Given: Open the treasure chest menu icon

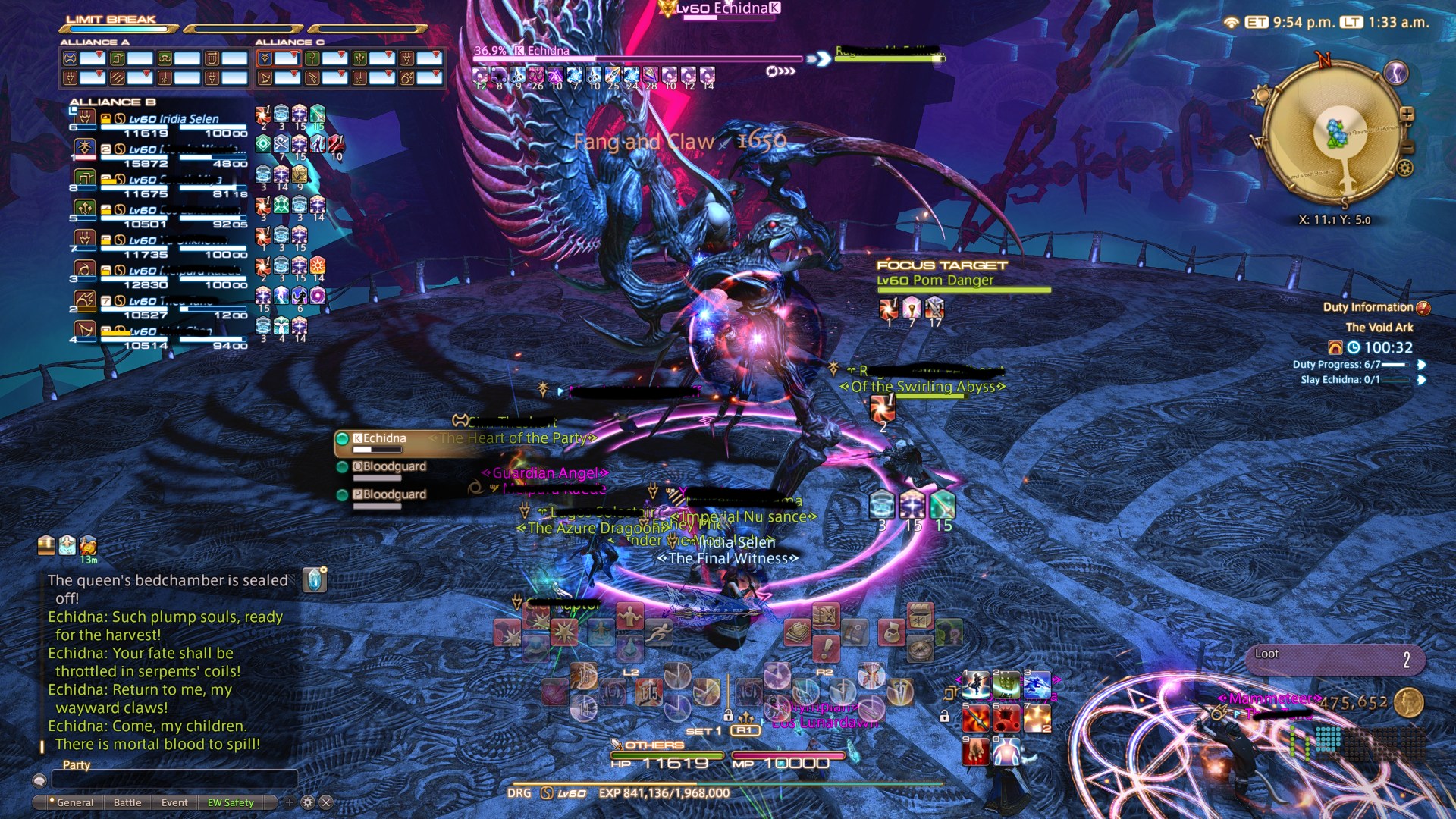Looking at the screenshot, I should 921,616.
